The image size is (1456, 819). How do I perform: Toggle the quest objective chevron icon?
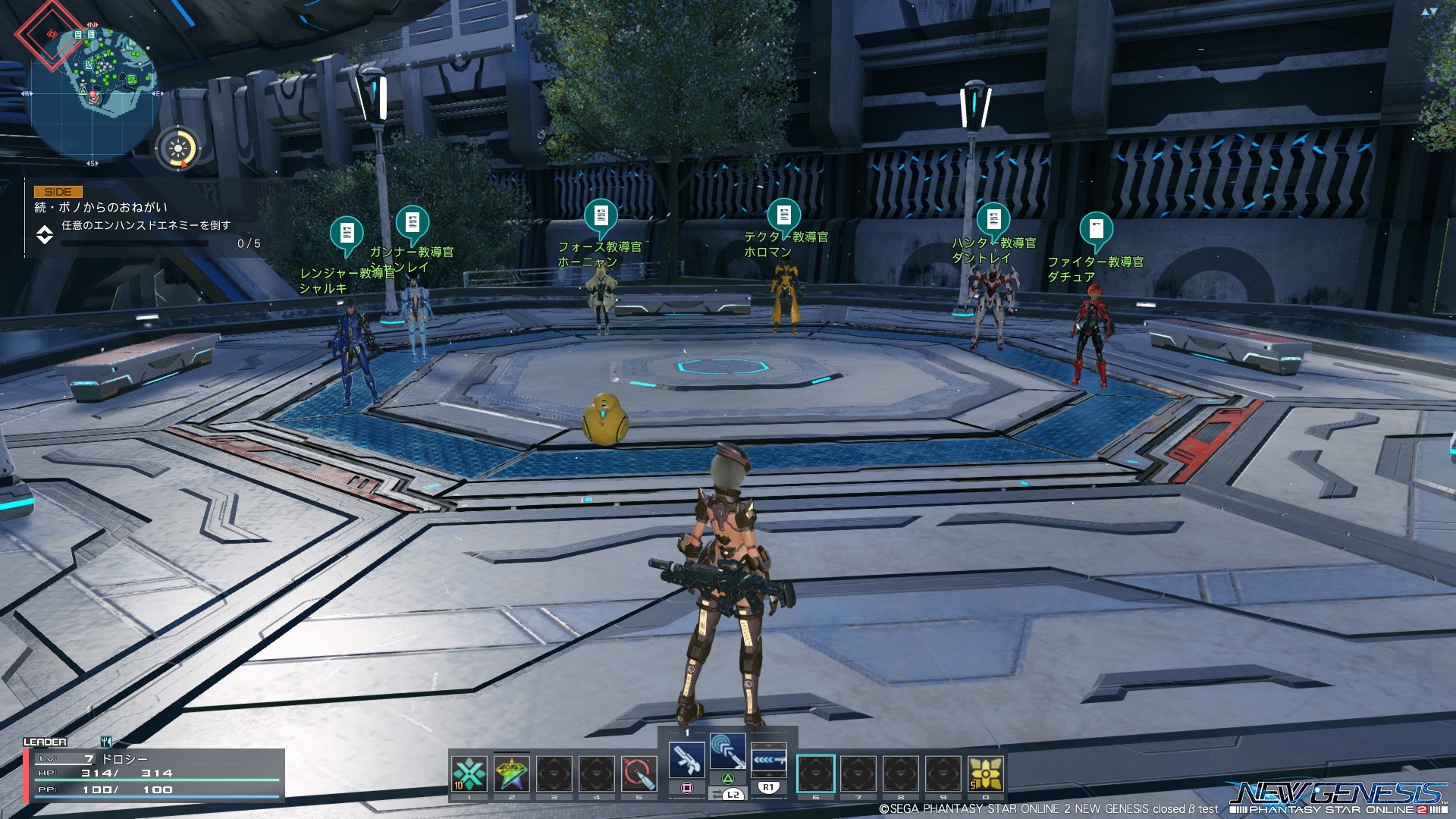point(45,235)
